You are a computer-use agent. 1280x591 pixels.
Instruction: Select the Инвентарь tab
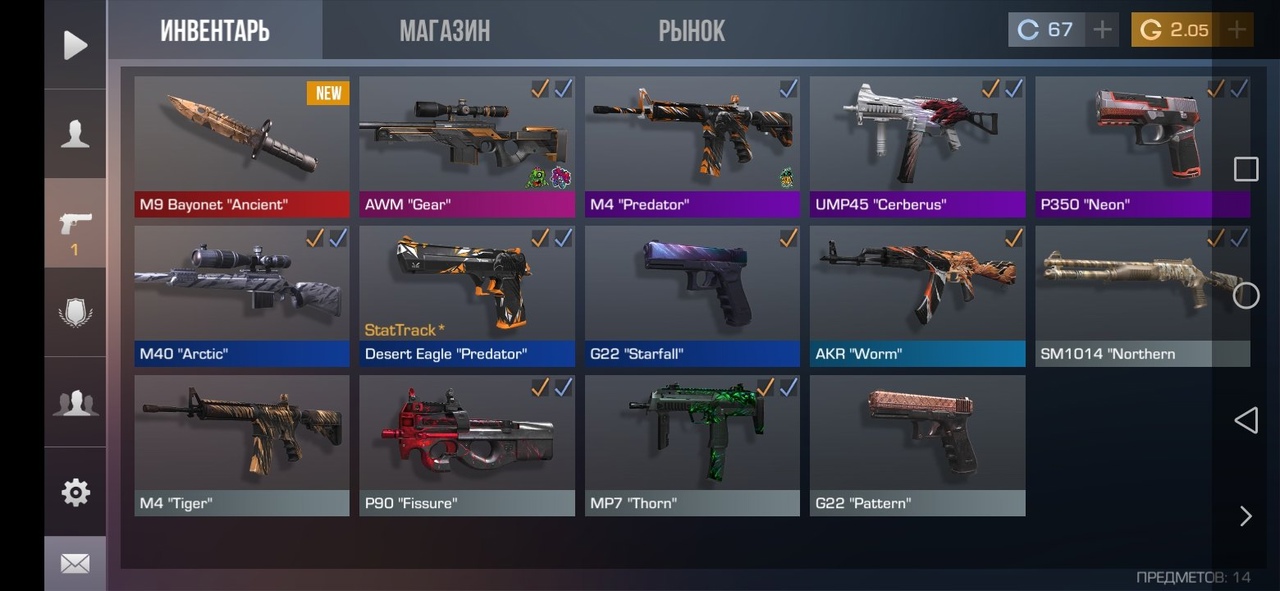point(215,31)
